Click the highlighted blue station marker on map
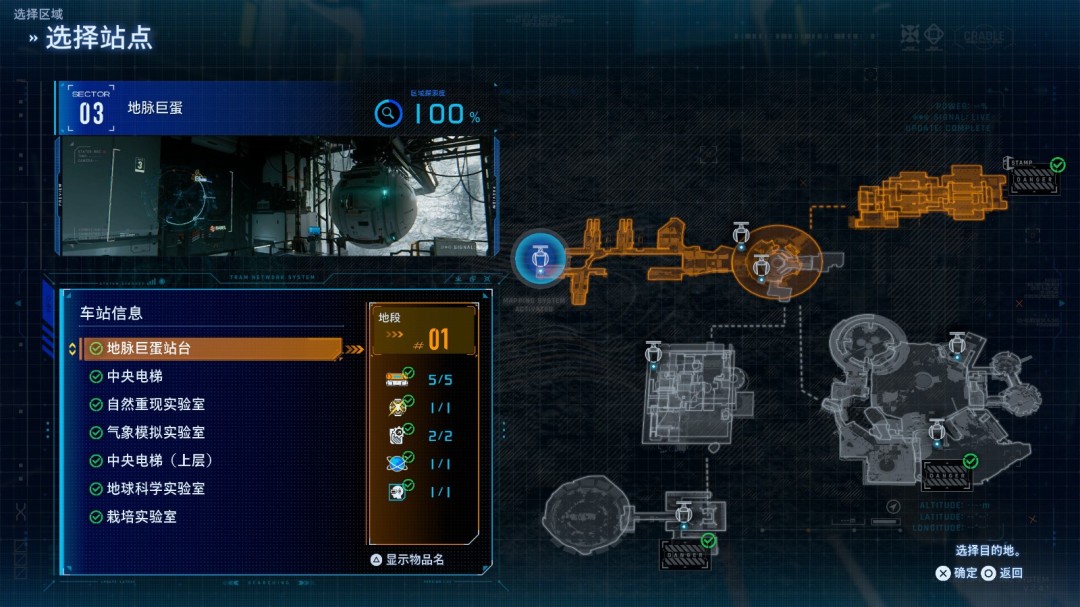The image size is (1080, 607). (x=540, y=258)
